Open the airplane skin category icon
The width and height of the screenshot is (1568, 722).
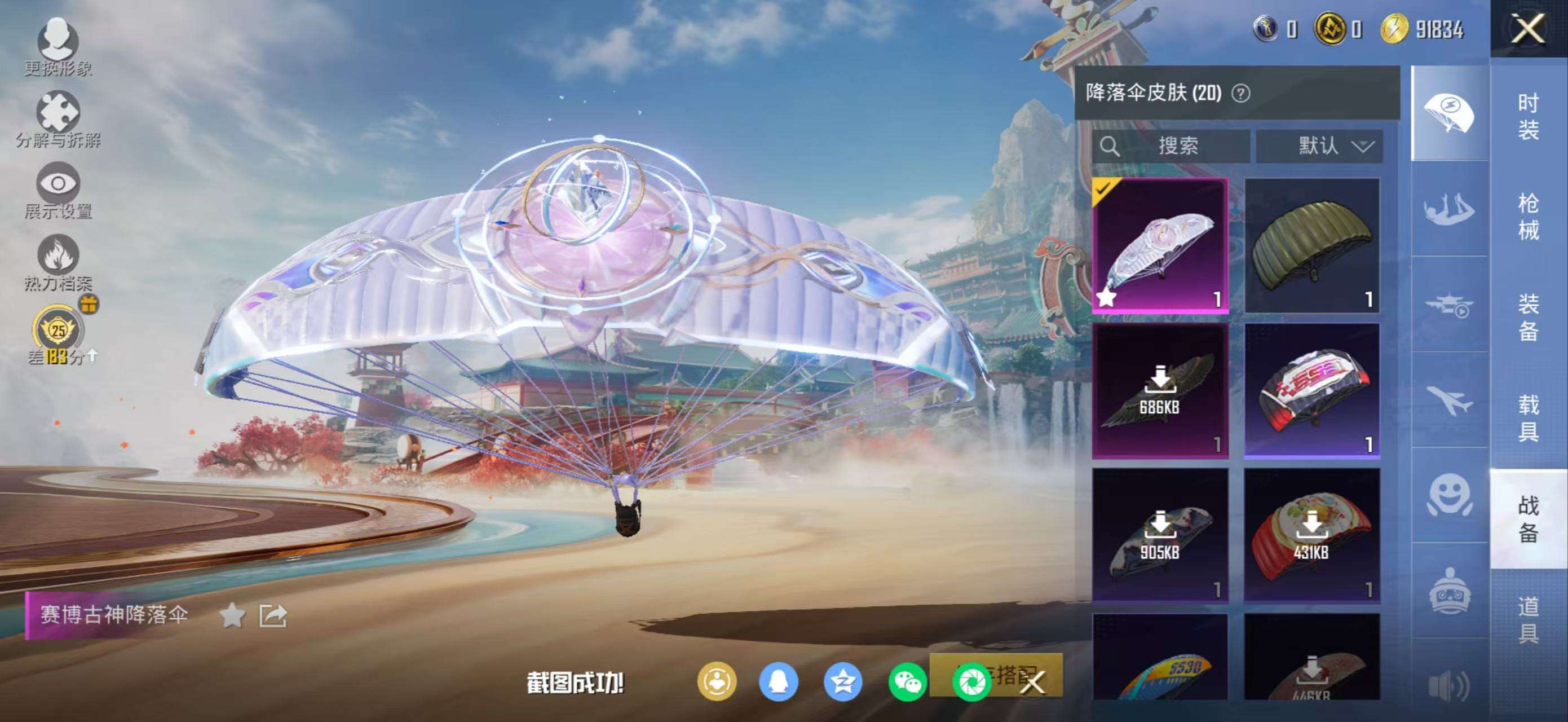[1448, 400]
